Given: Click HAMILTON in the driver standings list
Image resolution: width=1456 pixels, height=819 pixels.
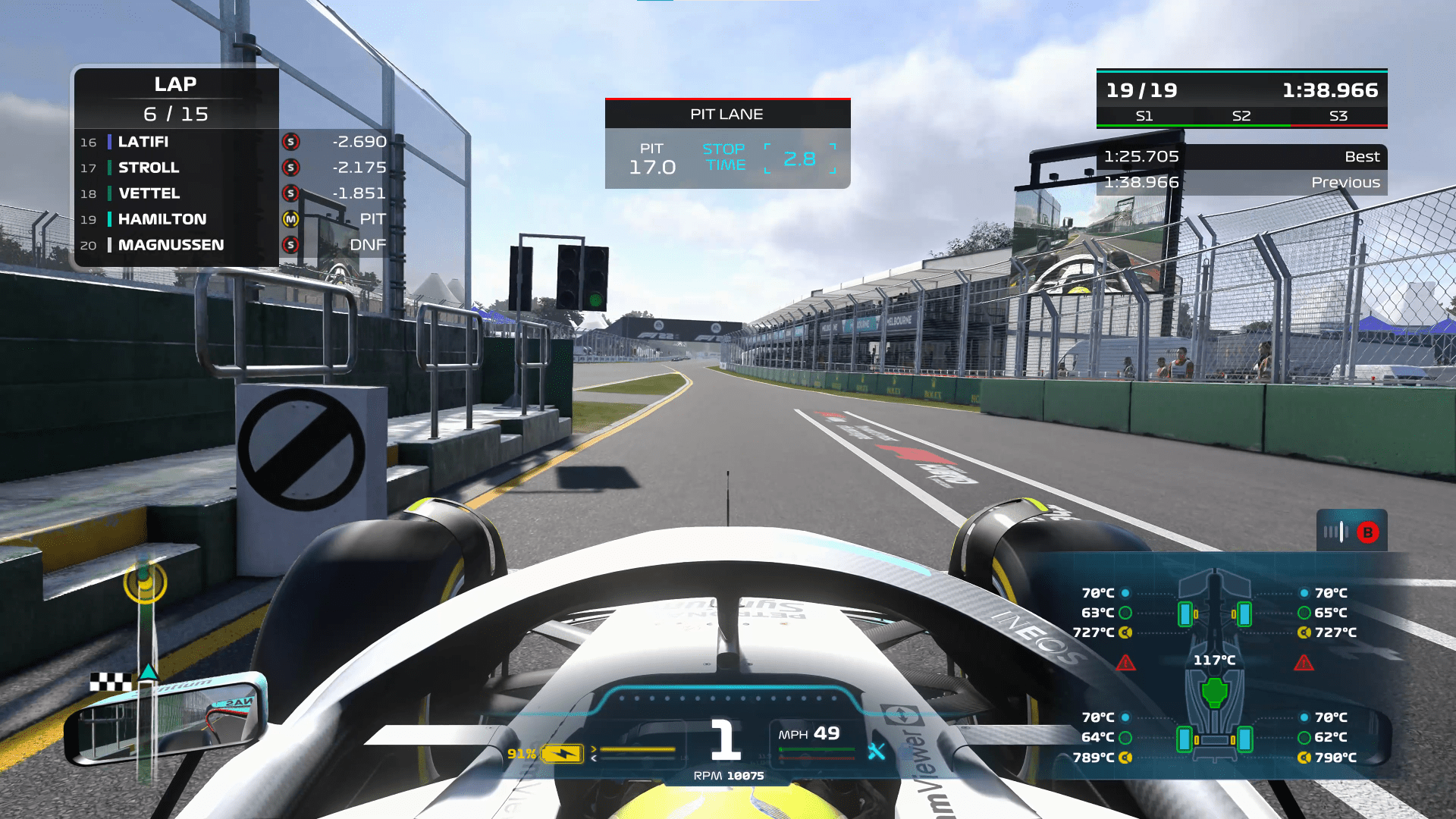Looking at the screenshot, I should coord(162,219).
